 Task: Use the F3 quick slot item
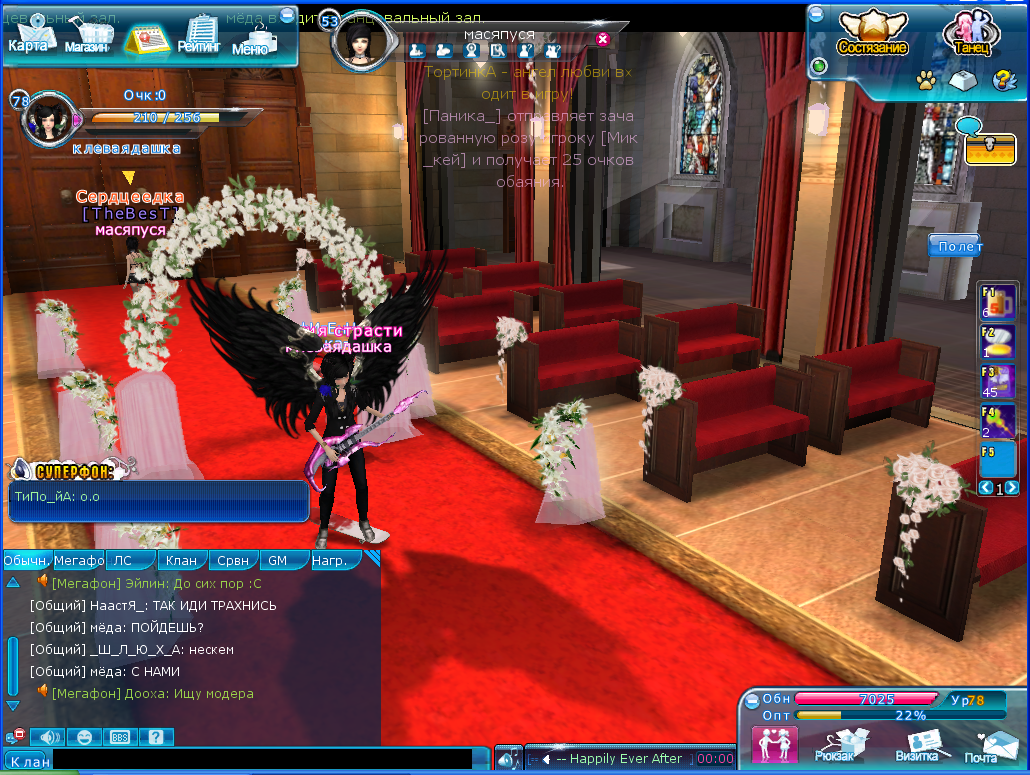[x=997, y=382]
